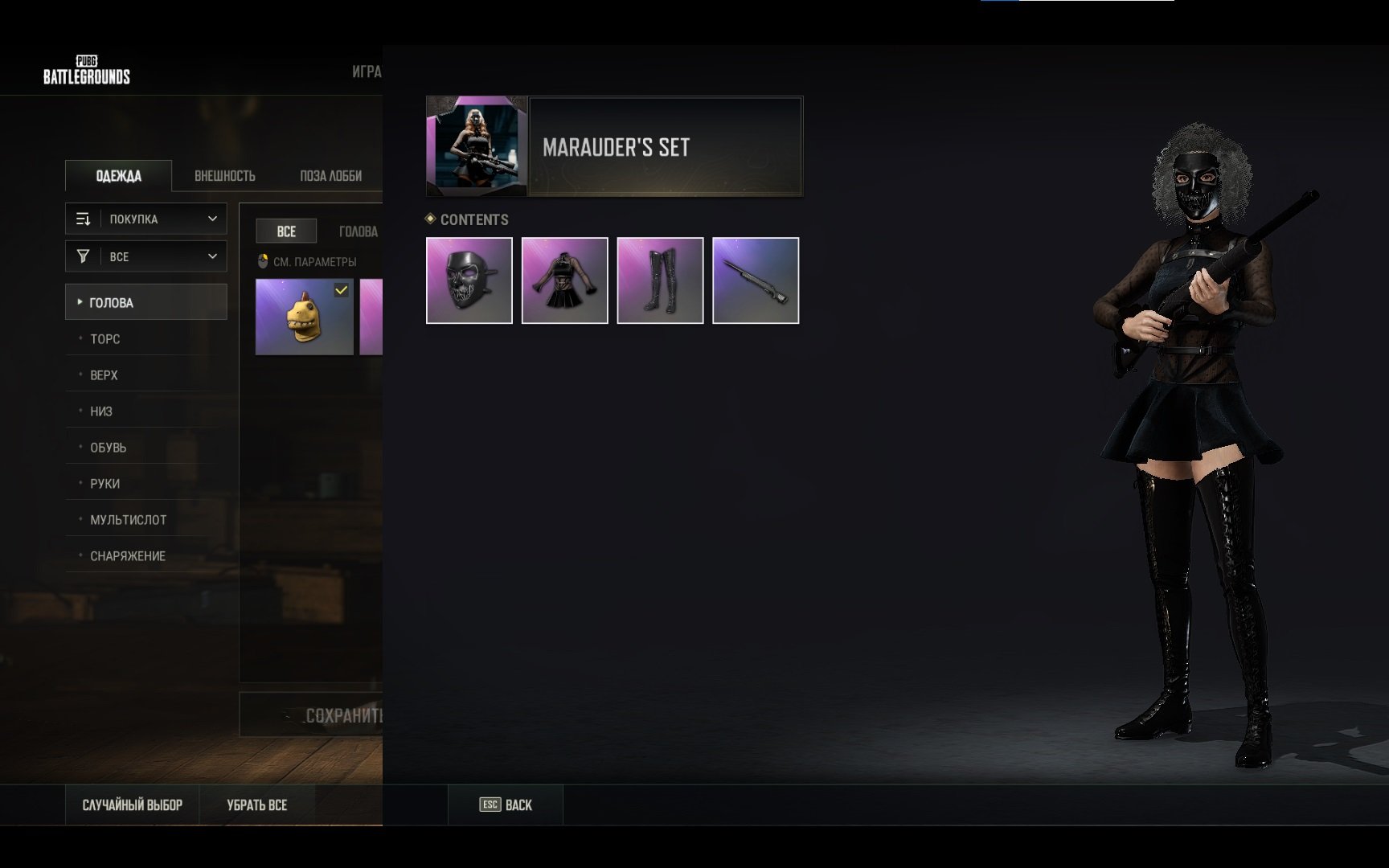1389x868 pixels.
Task: Select the thigh-high boots item
Action: [x=660, y=280]
